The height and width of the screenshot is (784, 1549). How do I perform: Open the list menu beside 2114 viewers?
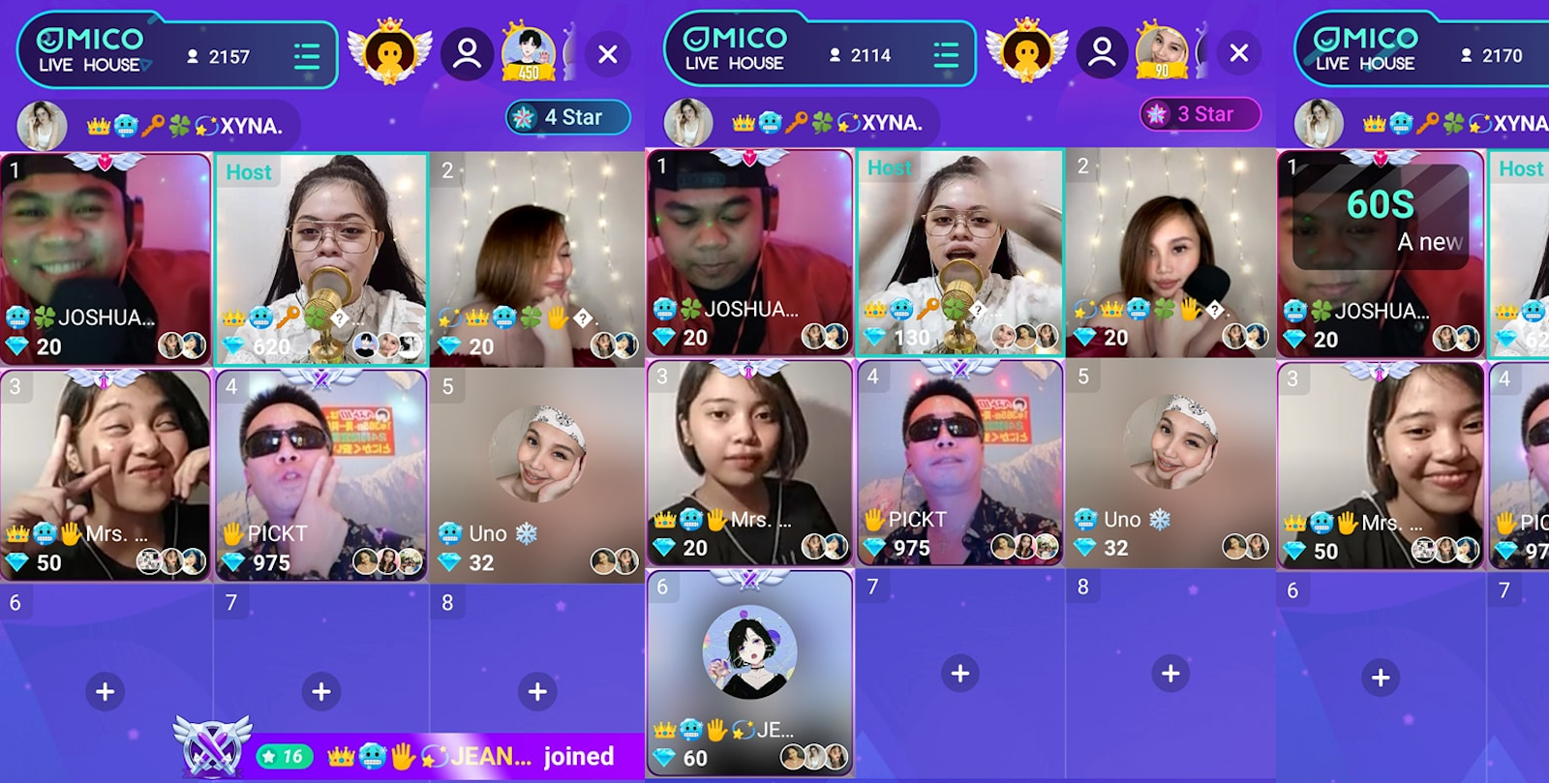(945, 54)
